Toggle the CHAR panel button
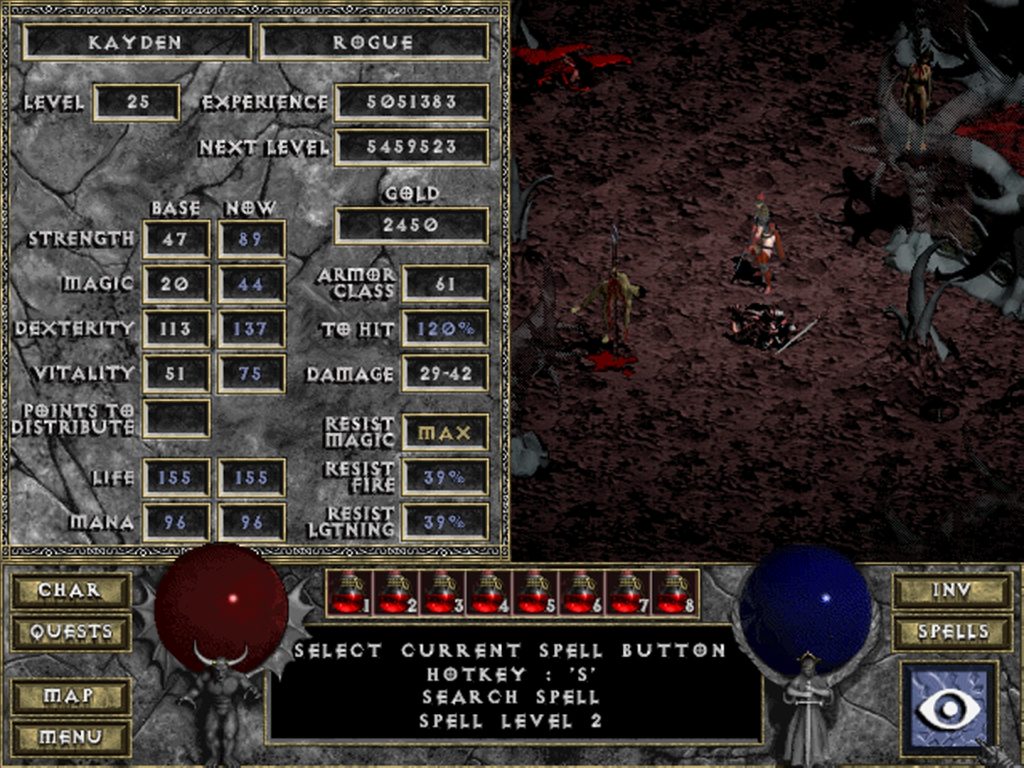Viewport: 1024px width, 768px height. [x=70, y=590]
